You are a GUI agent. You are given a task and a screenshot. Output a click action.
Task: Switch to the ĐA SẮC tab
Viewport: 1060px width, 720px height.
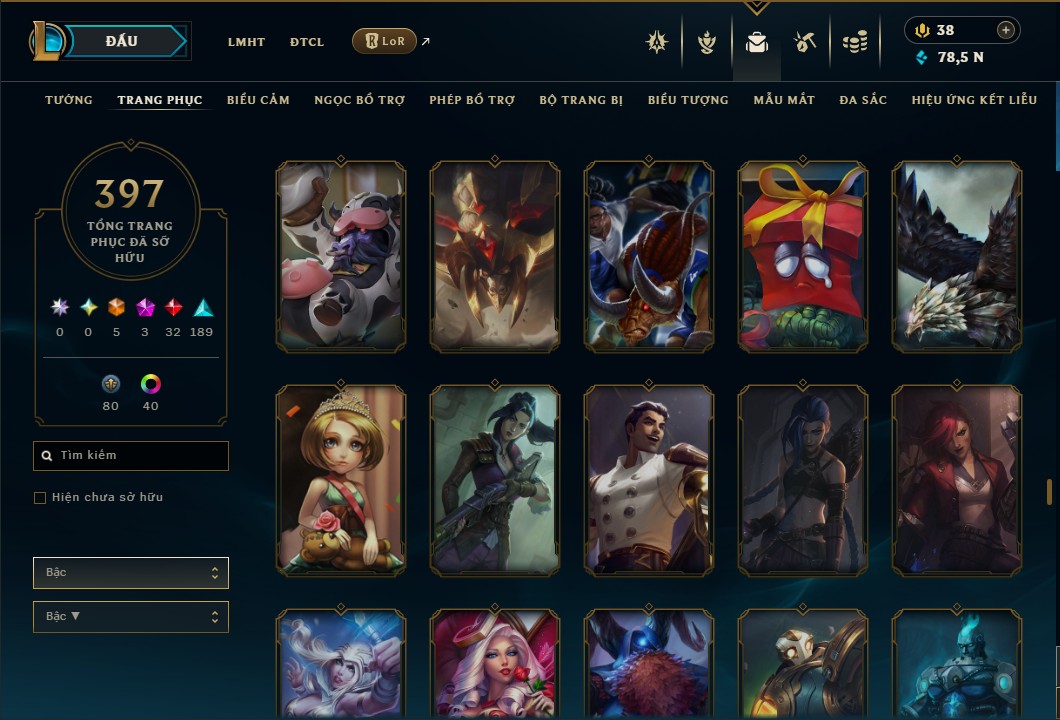coord(863,100)
